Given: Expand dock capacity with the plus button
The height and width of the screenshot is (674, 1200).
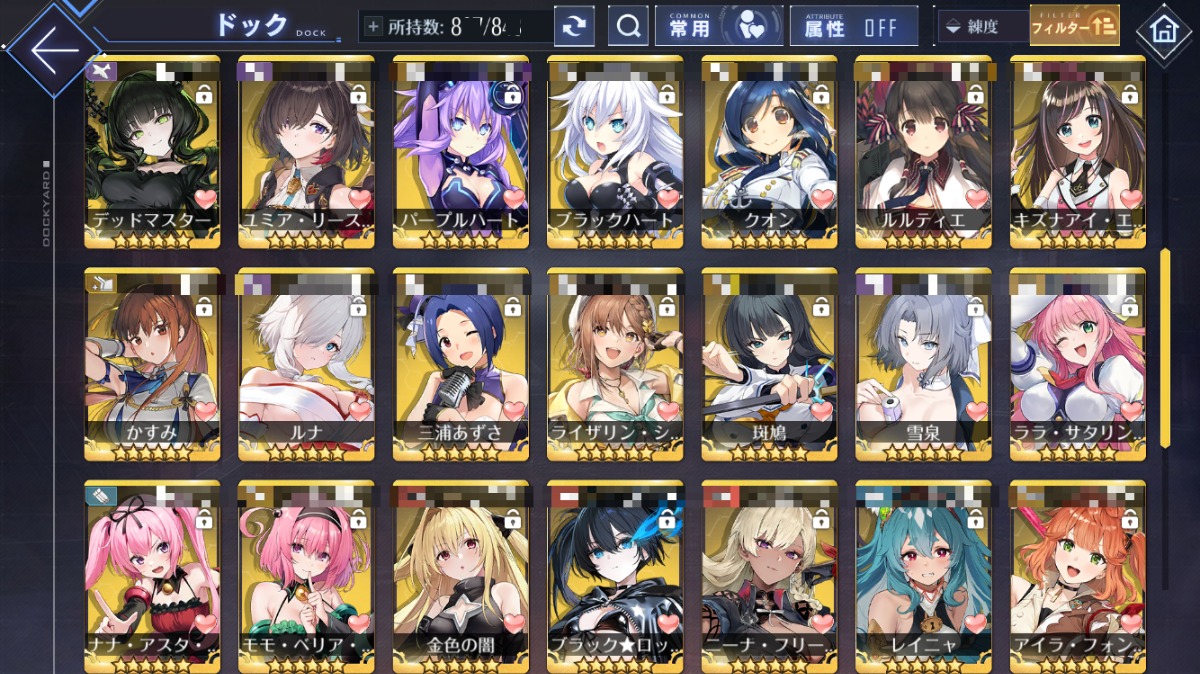Looking at the screenshot, I should click(374, 27).
